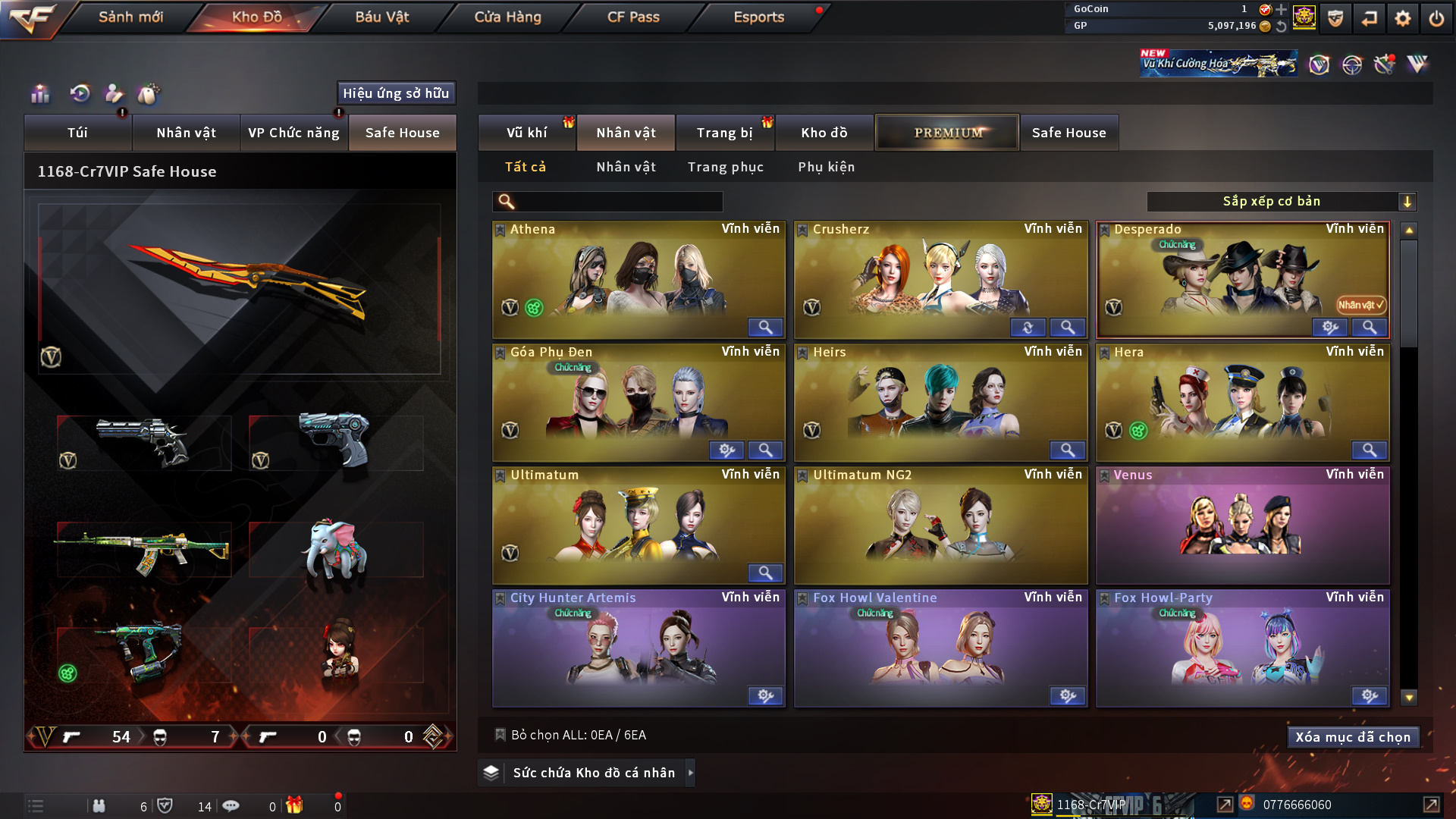The image size is (1456, 819).
Task: Open the CF Pass menu
Action: [633, 17]
